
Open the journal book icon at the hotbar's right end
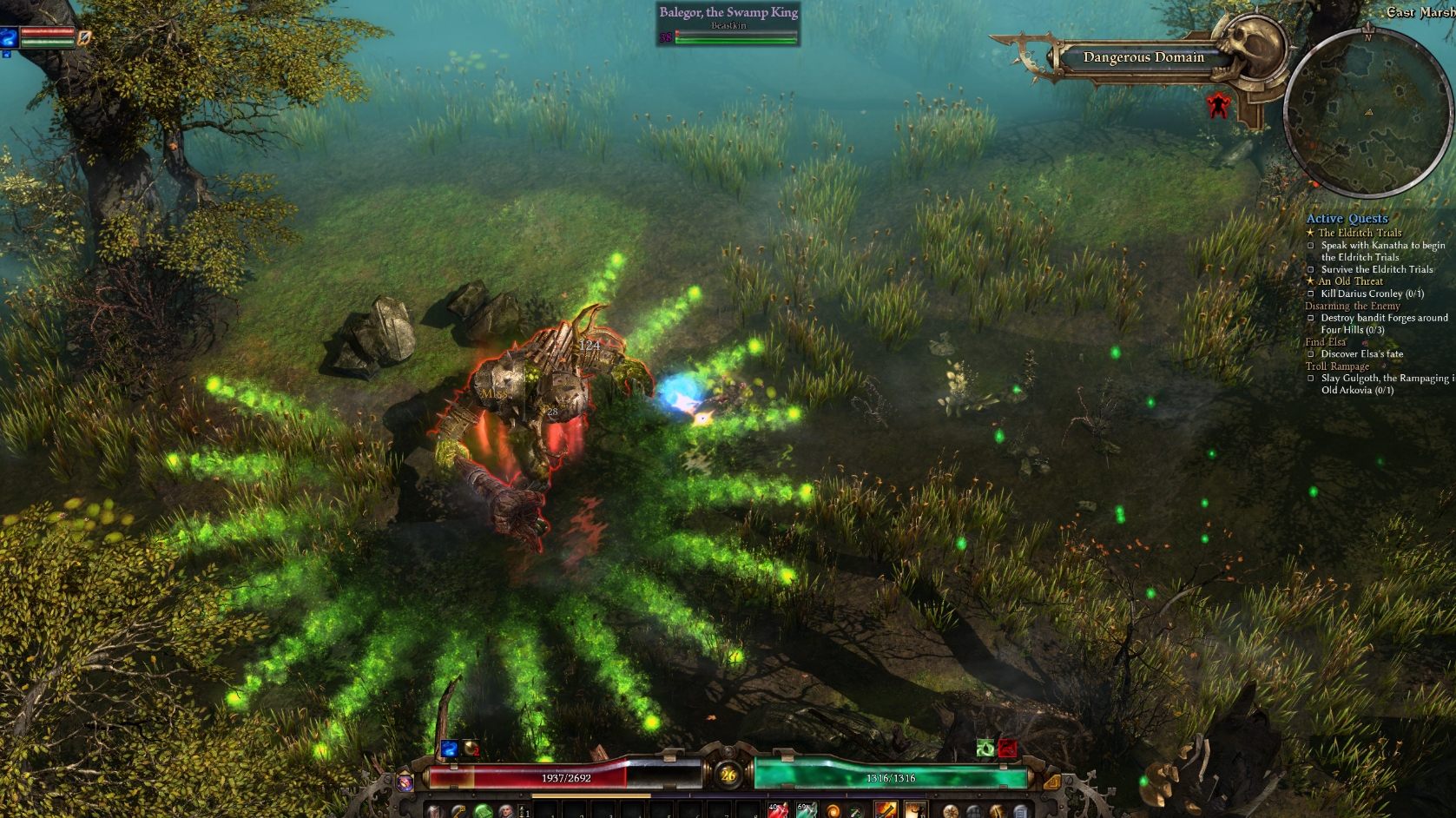coord(1022,811)
